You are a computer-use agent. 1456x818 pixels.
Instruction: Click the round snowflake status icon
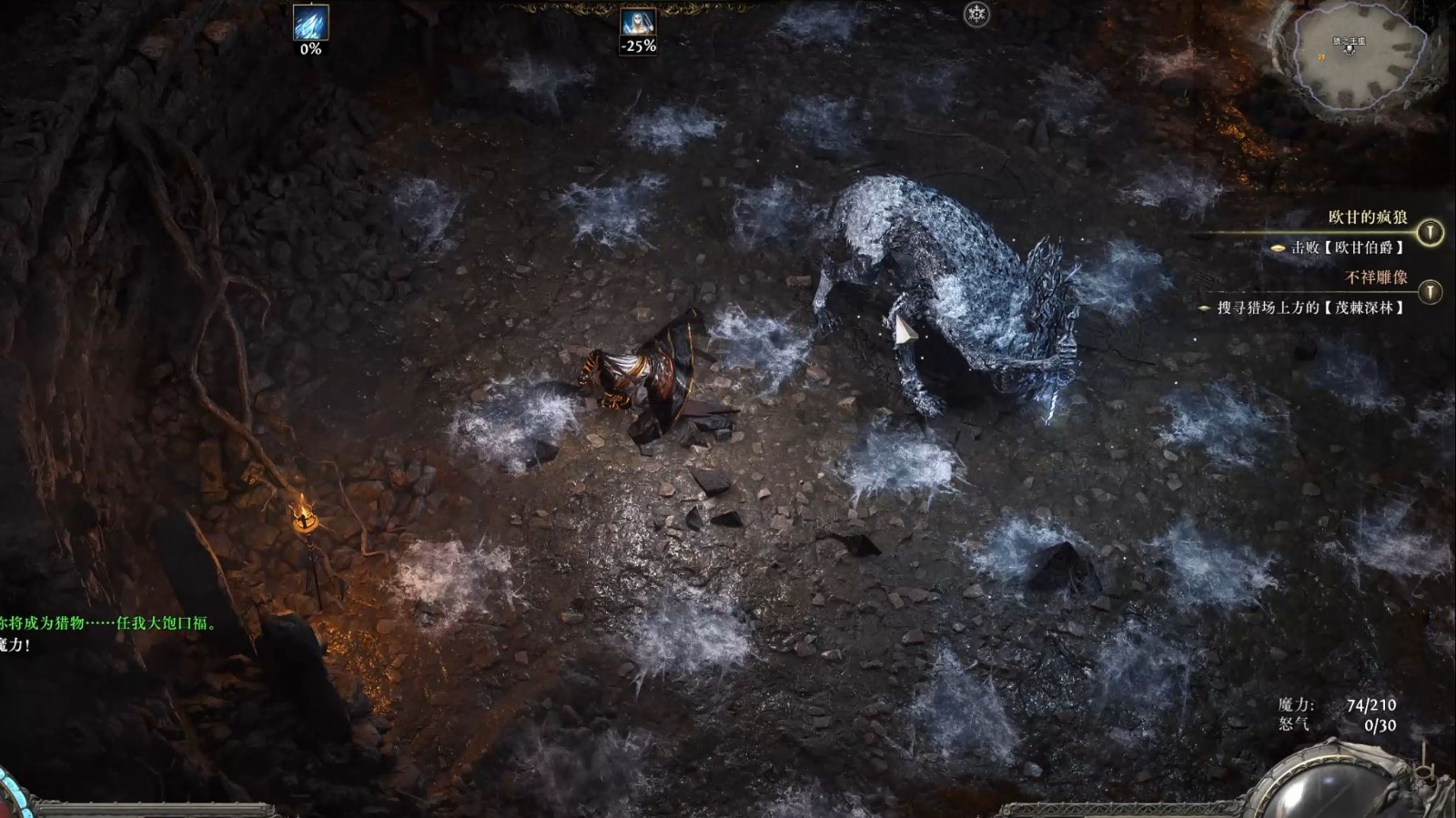[x=976, y=15]
